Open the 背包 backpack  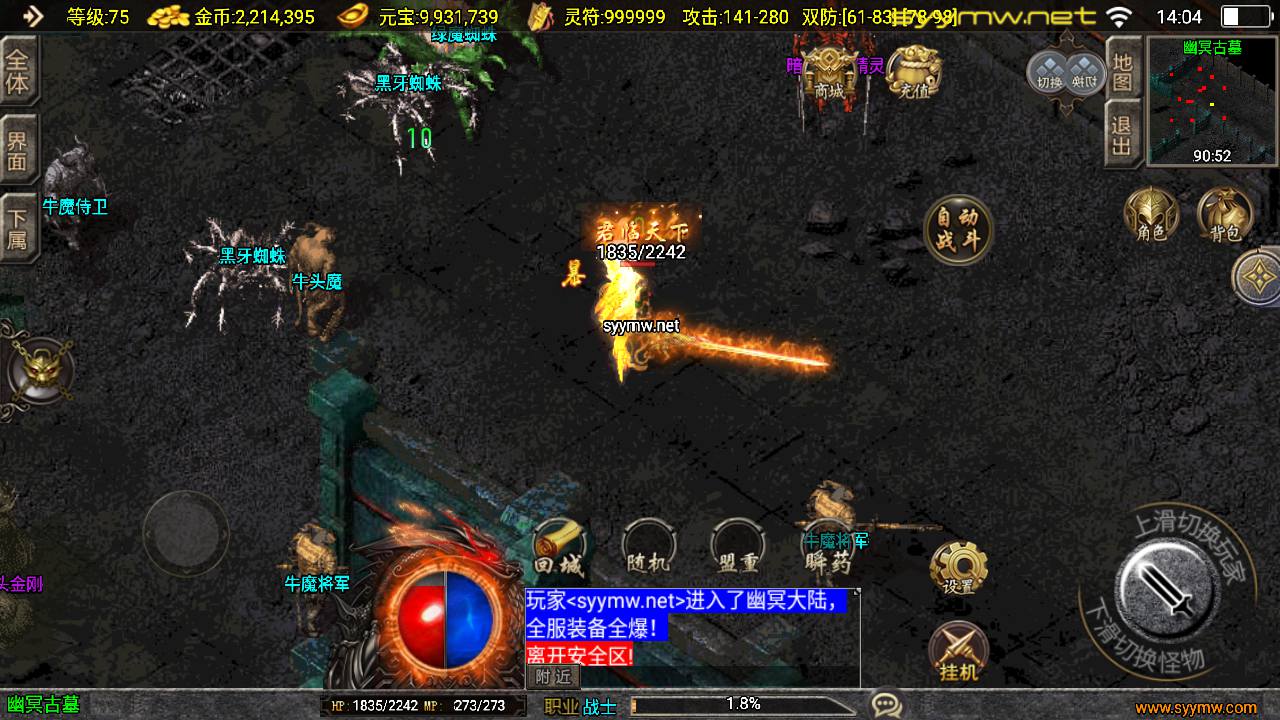click(x=1225, y=213)
